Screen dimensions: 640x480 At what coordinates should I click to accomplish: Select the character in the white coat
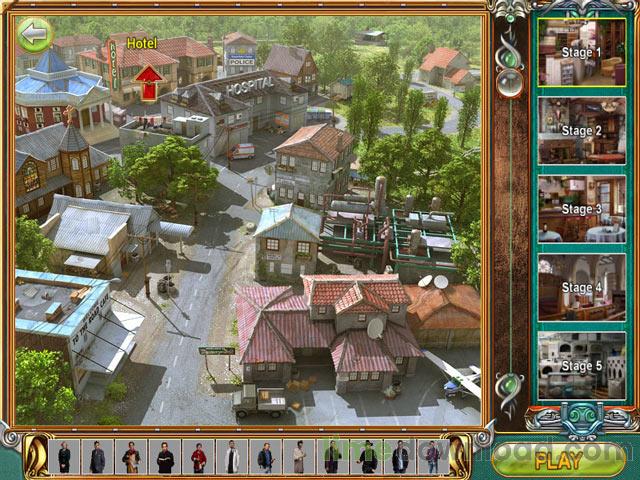click(x=232, y=457)
